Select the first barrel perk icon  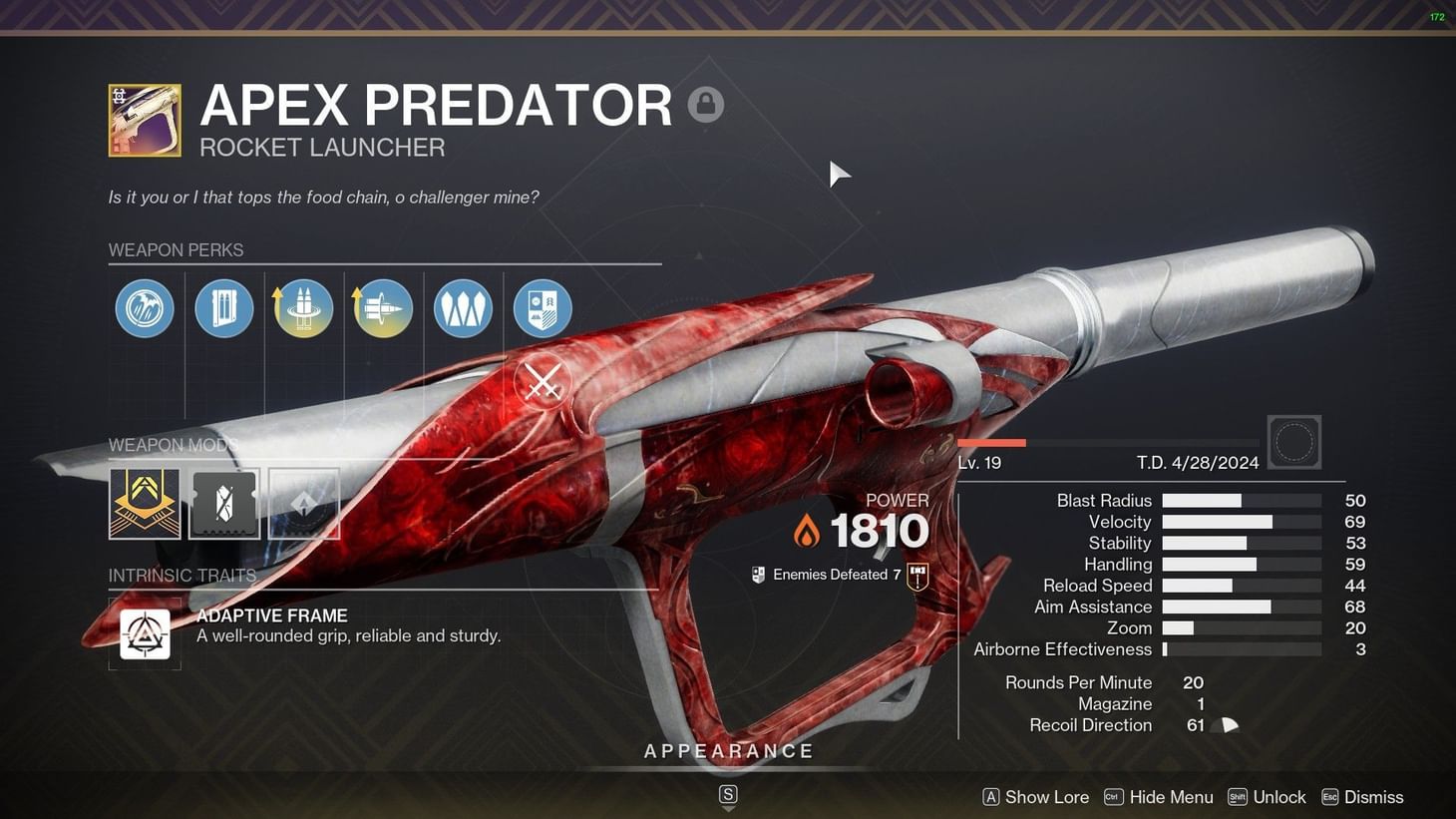145,308
